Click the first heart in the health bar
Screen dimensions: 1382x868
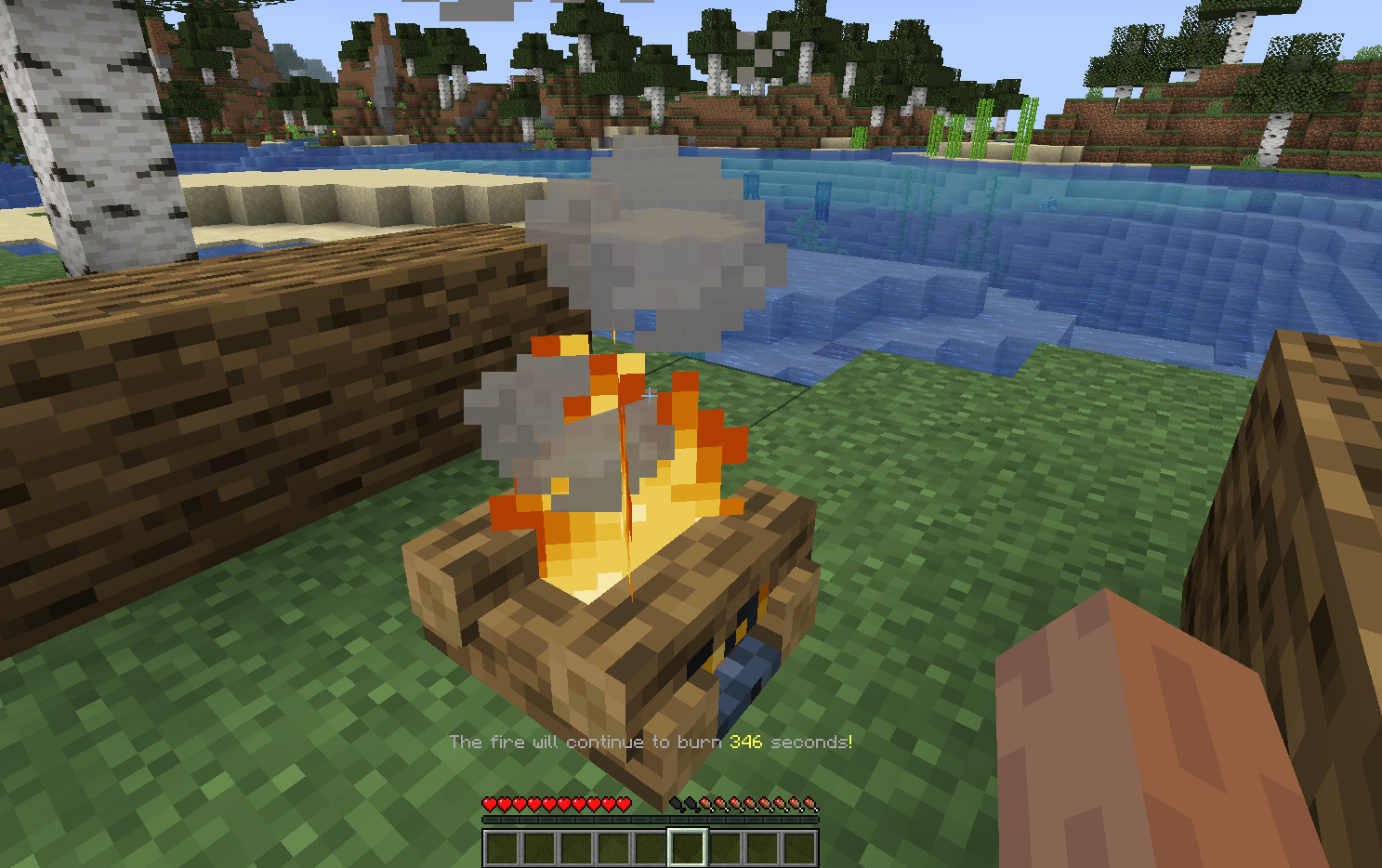coord(489,803)
